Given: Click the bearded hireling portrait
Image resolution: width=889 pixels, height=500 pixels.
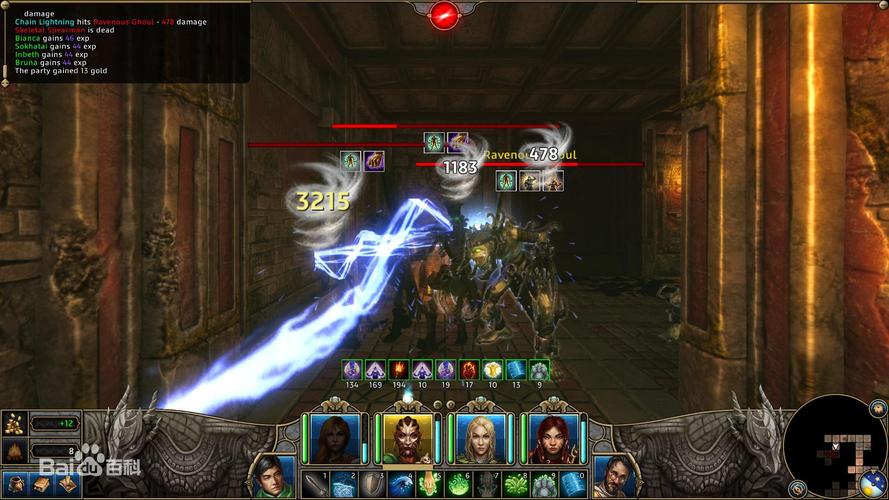Looking at the screenshot, I should click(x=614, y=477).
